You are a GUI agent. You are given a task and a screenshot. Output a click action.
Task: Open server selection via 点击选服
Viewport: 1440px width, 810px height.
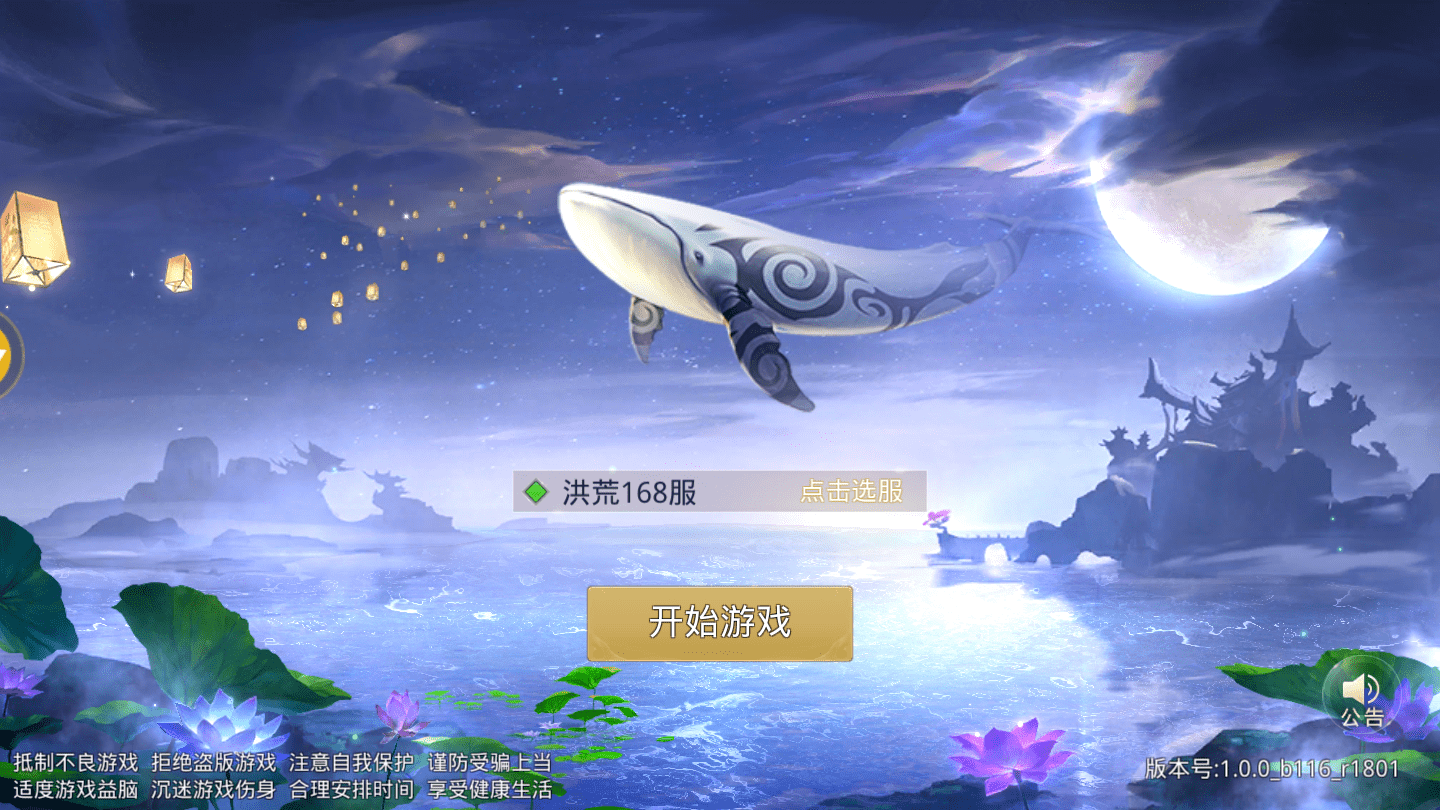click(850, 492)
